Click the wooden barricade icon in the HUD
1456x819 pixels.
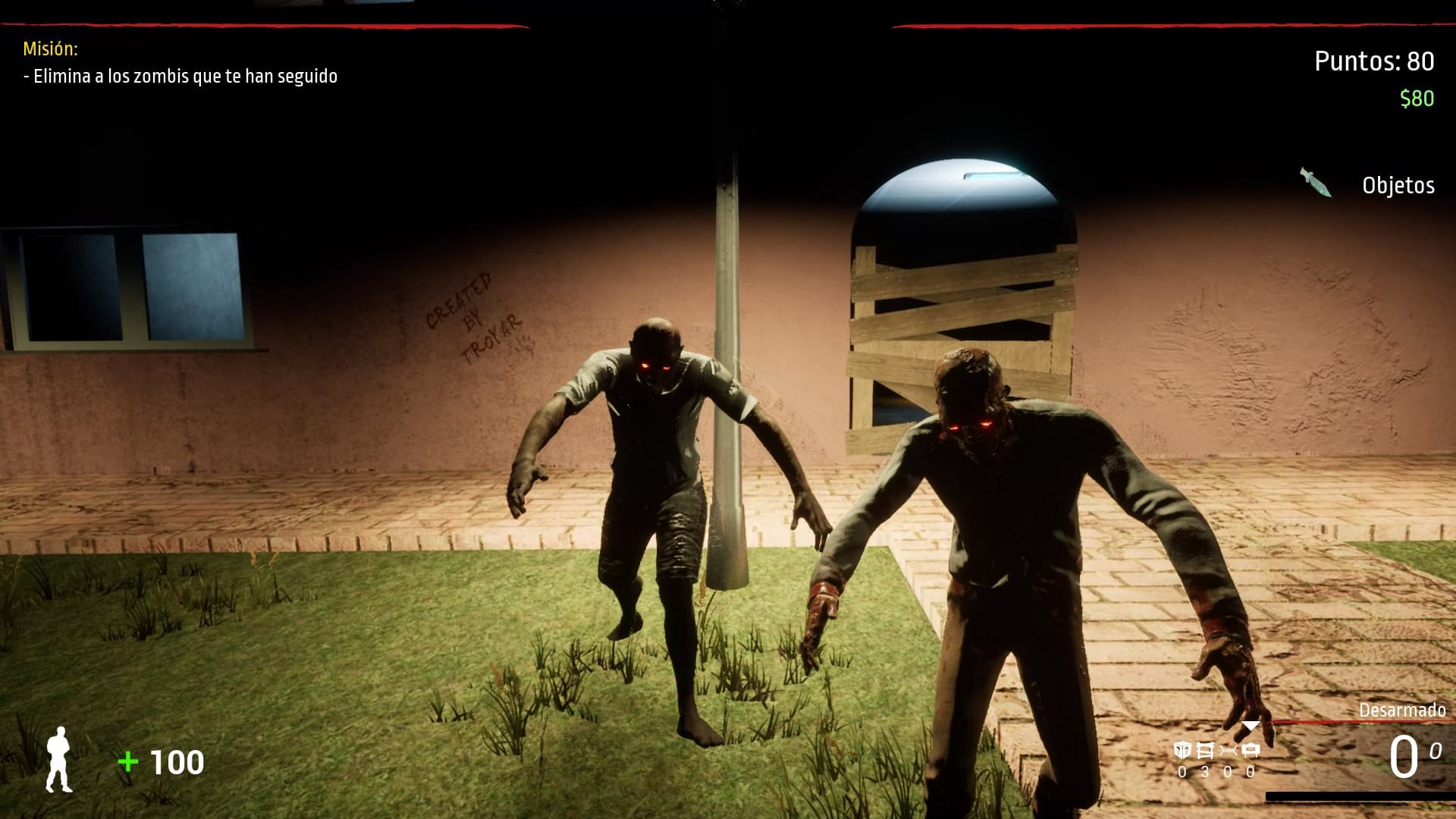1205,750
